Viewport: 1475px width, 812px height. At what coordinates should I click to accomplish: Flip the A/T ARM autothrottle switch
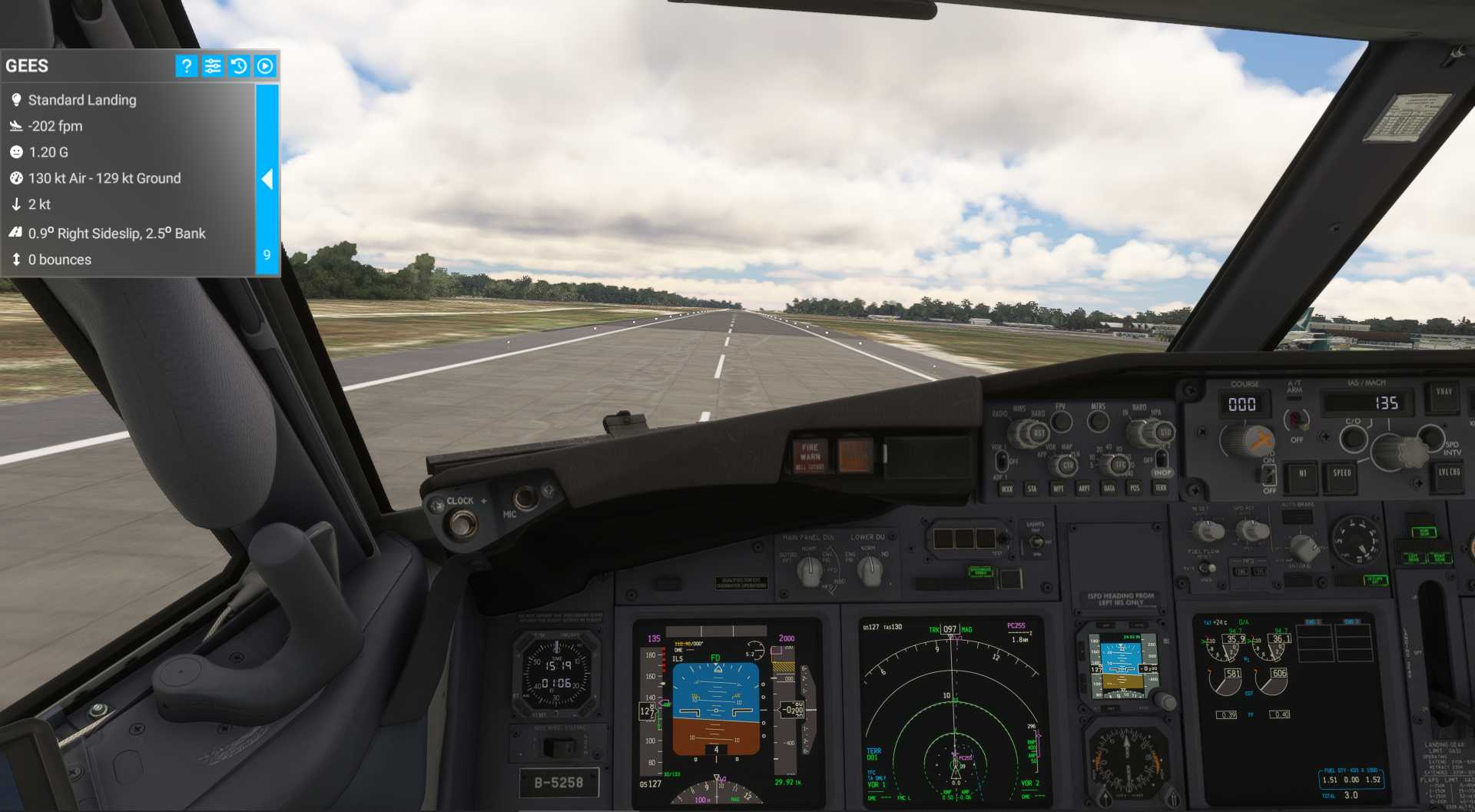click(1296, 419)
